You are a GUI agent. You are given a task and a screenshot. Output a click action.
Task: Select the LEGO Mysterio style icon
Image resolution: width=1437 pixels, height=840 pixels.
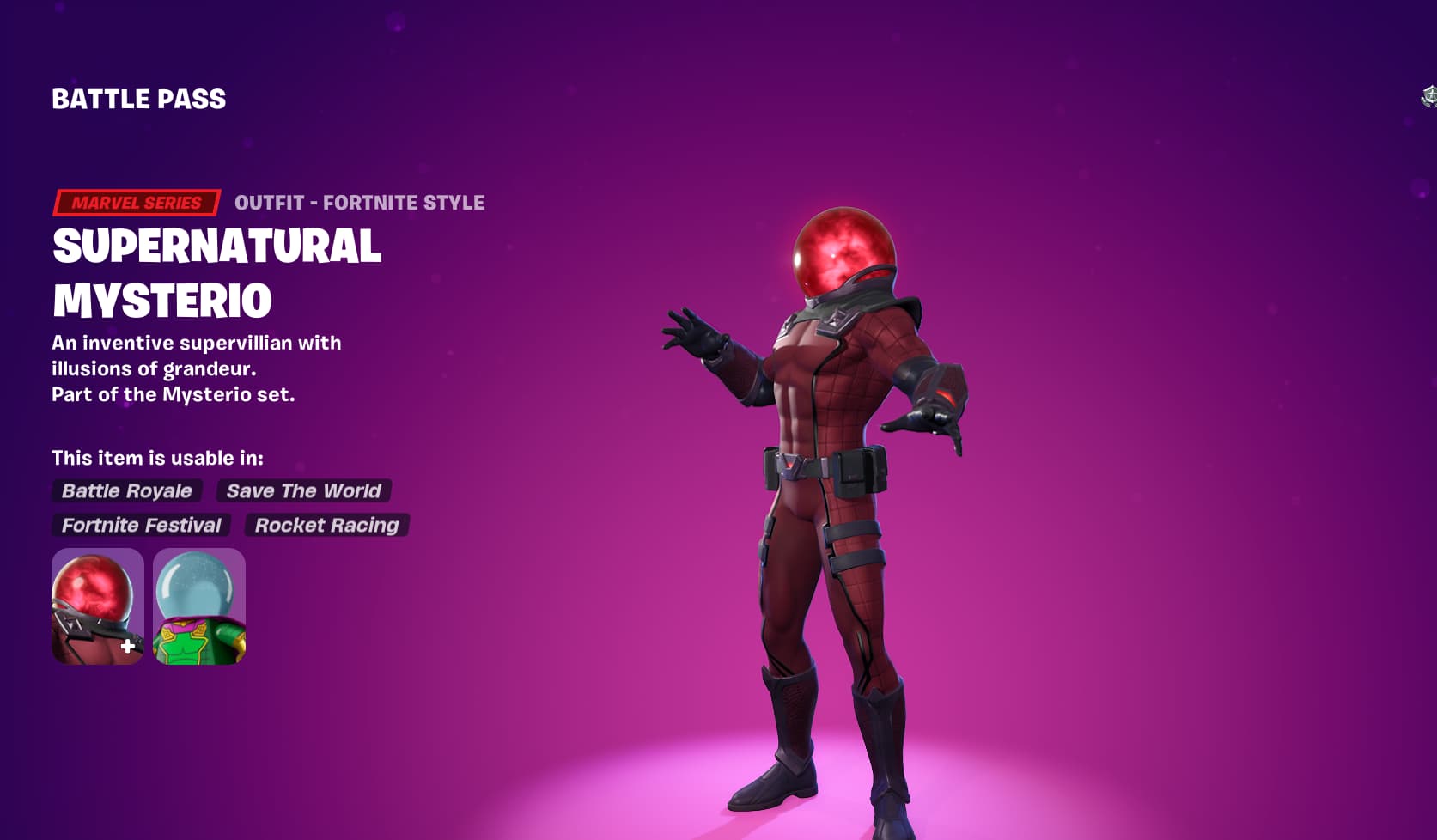pyautogui.click(x=198, y=604)
